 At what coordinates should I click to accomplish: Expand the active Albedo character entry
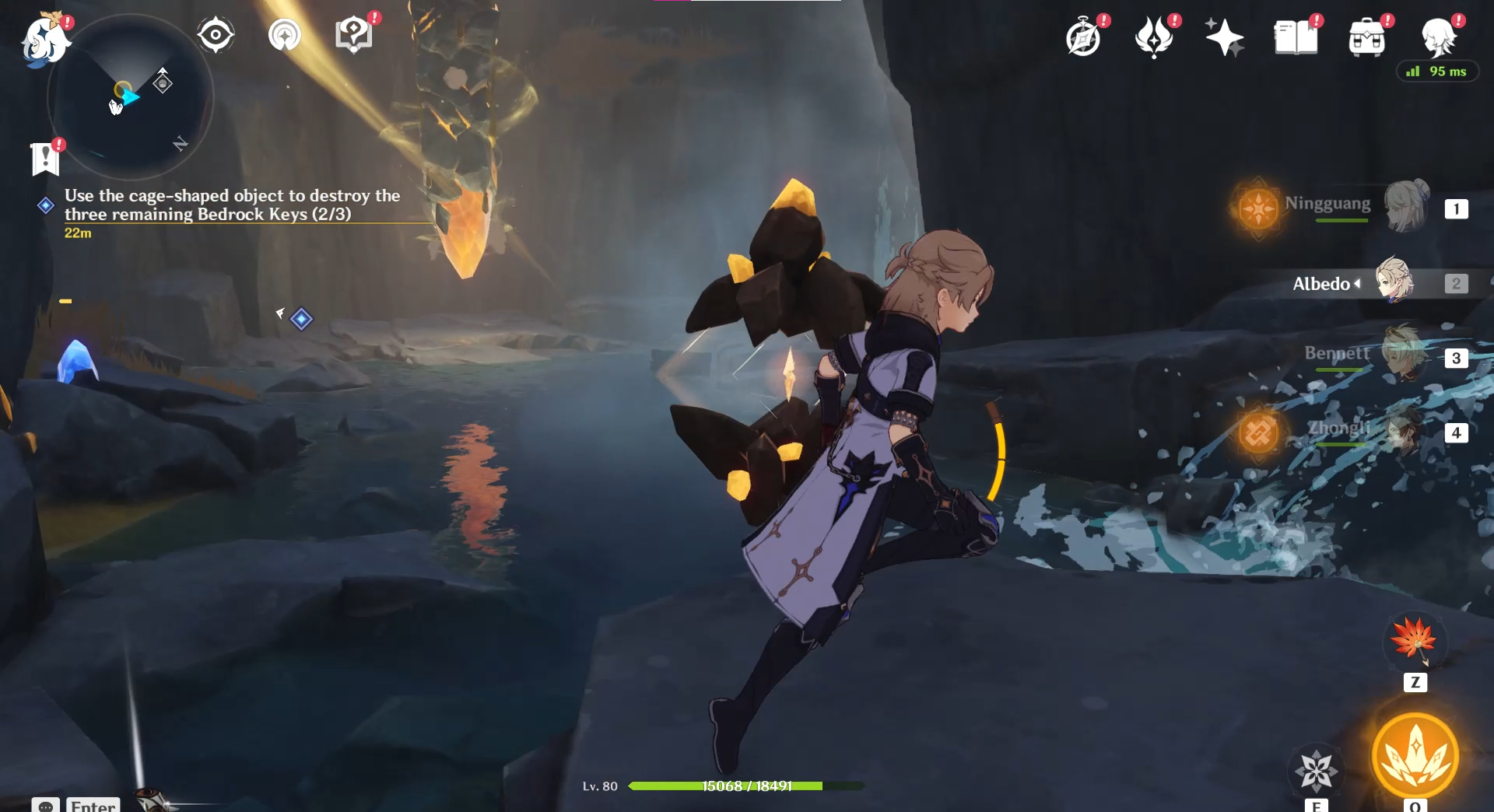click(x=1358, y=284)
